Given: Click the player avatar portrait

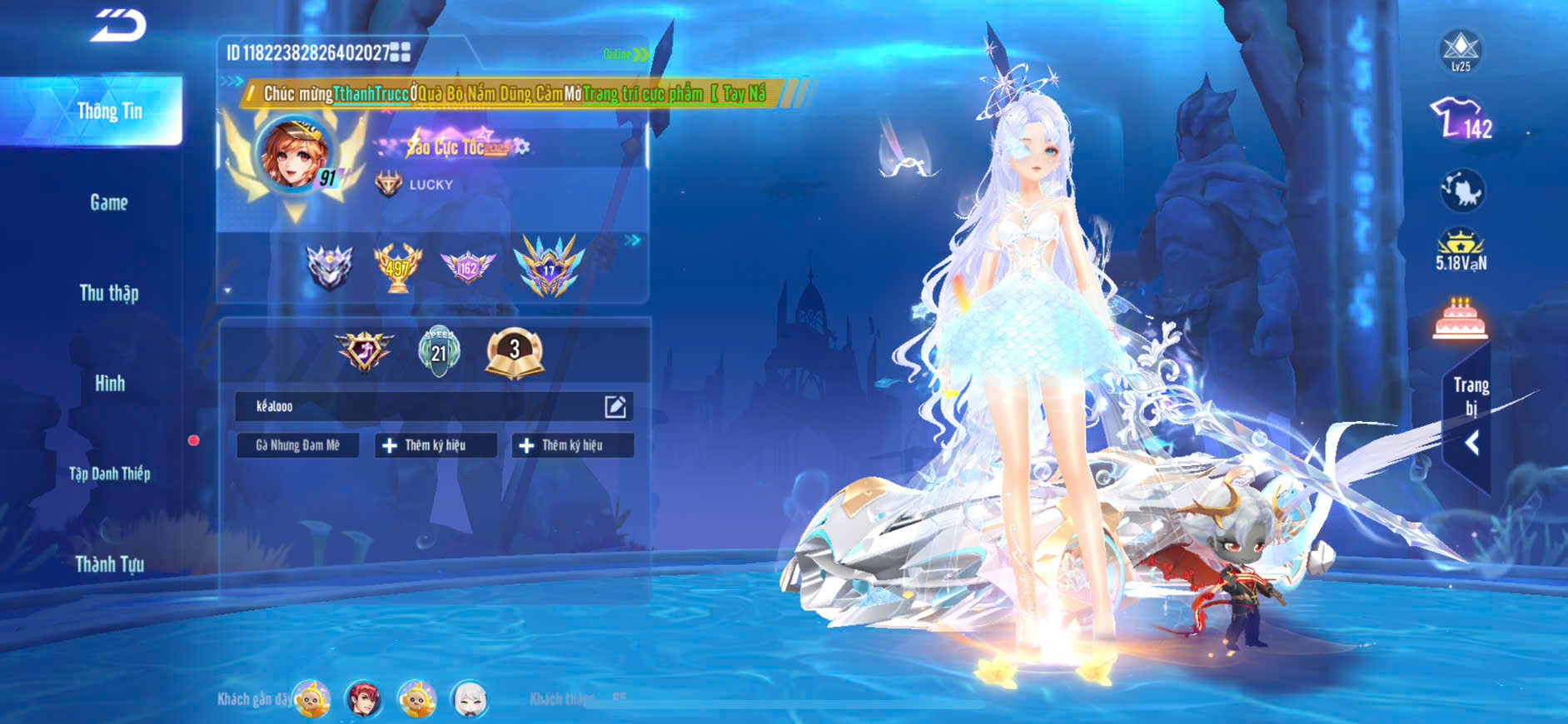Looking at the screenshot, I should (x=293, y=155).
